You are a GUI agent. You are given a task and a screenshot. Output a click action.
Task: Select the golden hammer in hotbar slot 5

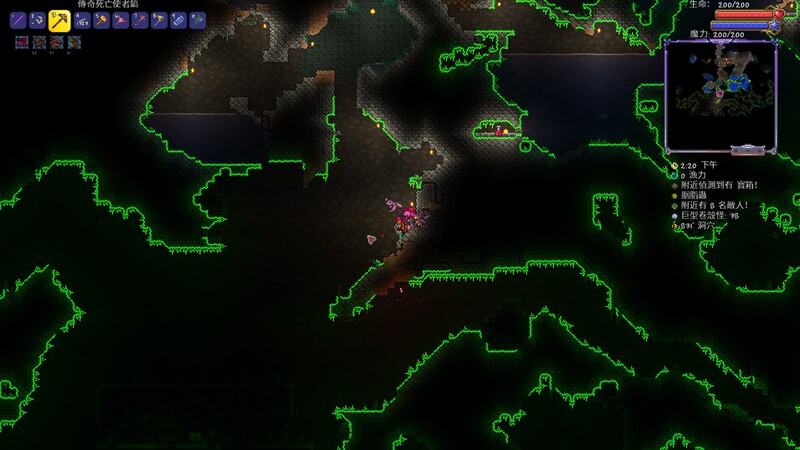[x=101, y=19]
